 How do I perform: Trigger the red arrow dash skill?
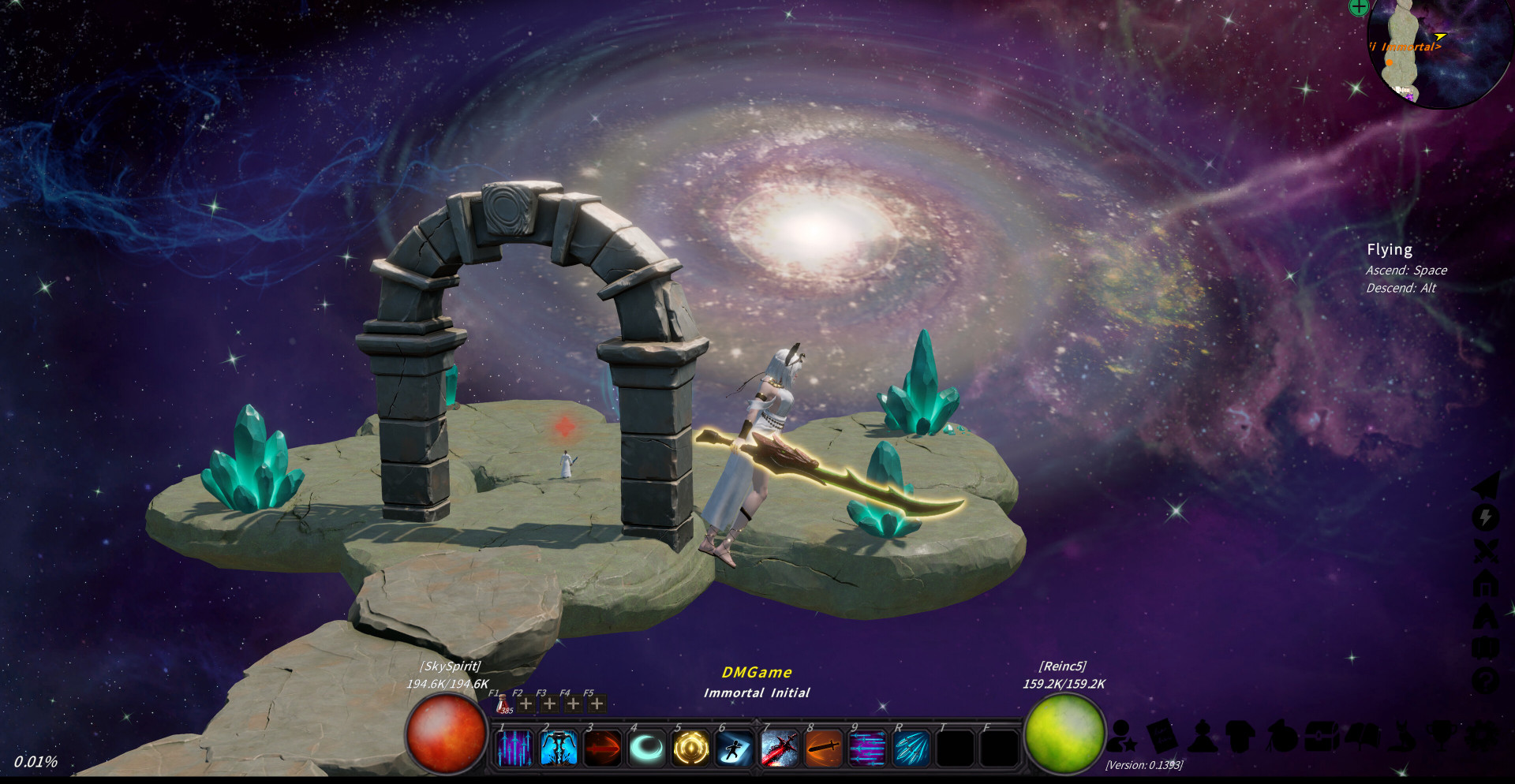coord(603,748)
